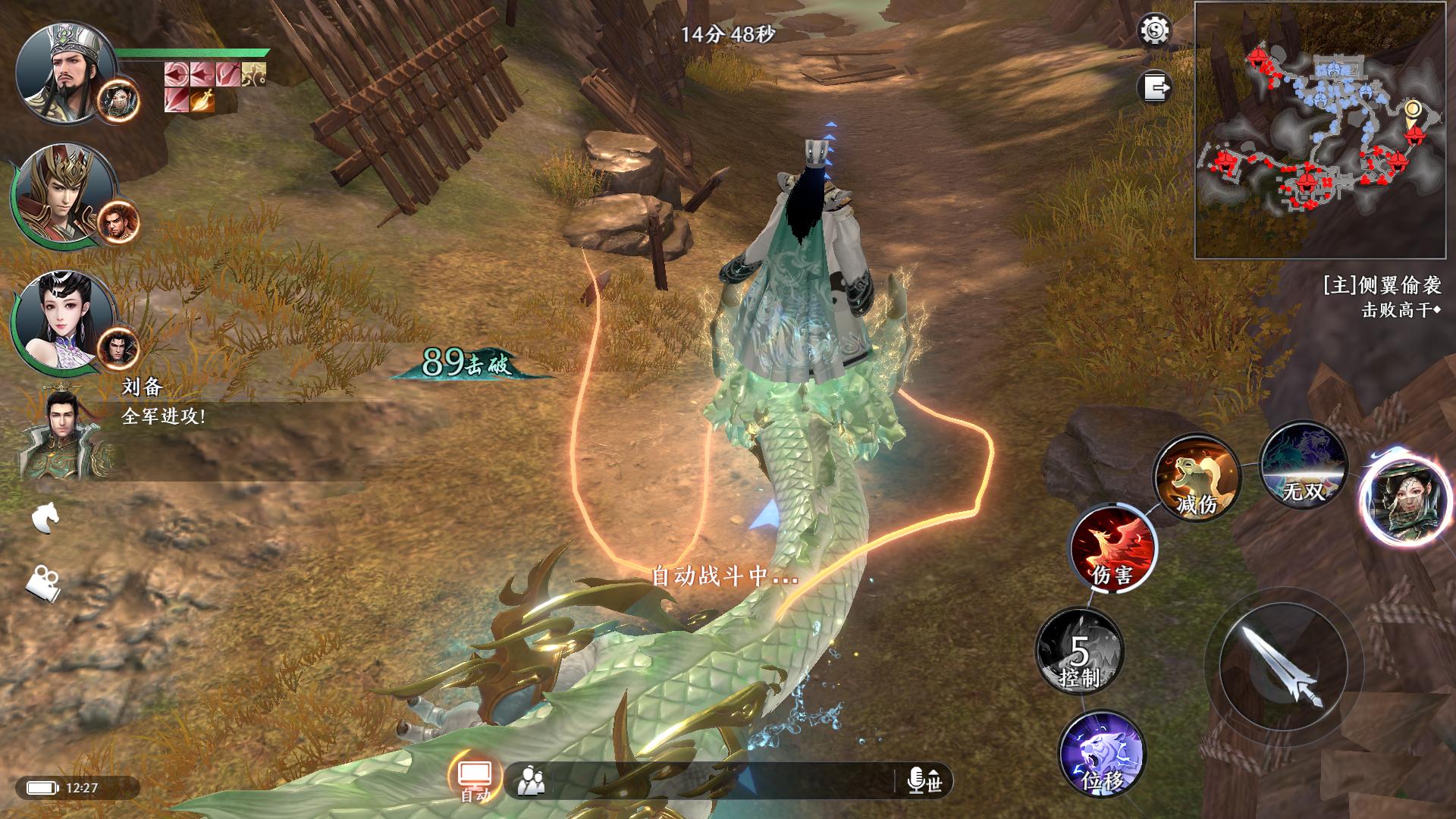The width and height of the screenshot is (1456, 819).
Task: Use the 位移 tiger dash skill
Action: point(1101,754)
